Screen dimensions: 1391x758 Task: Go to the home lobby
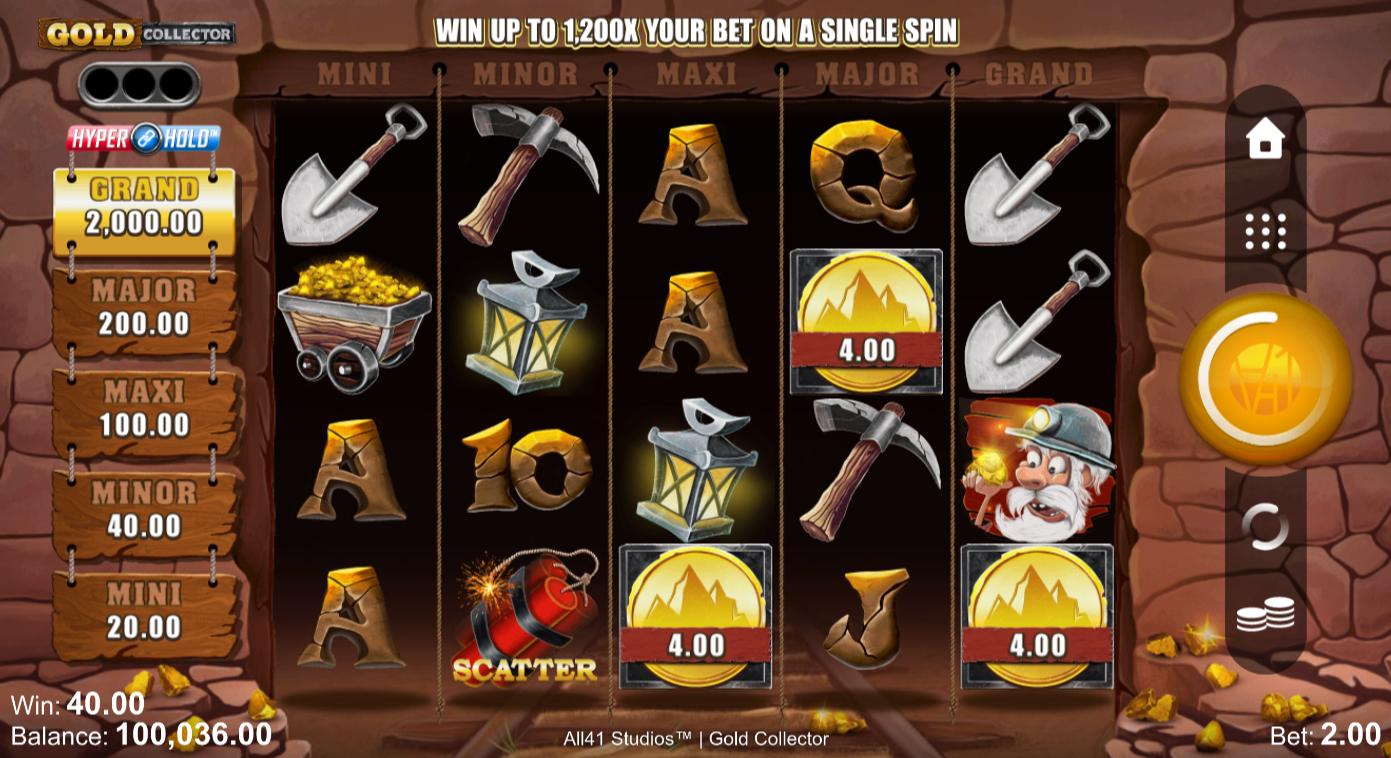1265,139
